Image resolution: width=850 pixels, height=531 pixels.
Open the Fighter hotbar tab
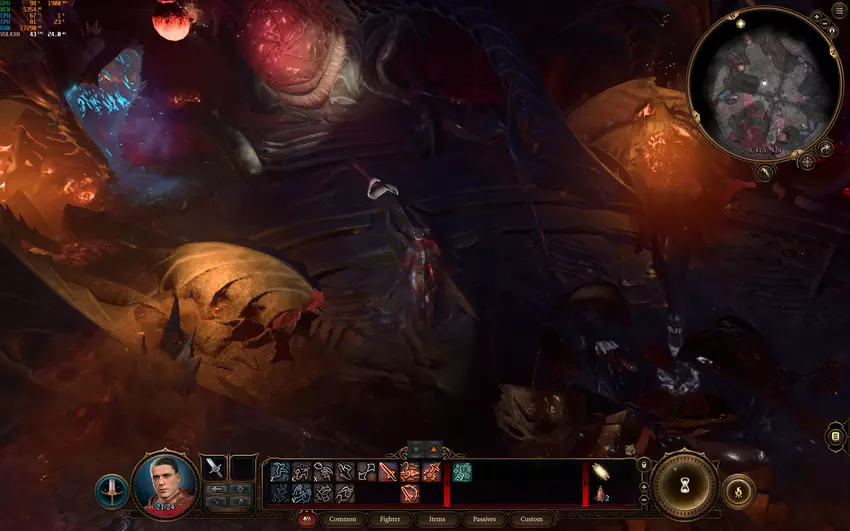coord(390,519)
